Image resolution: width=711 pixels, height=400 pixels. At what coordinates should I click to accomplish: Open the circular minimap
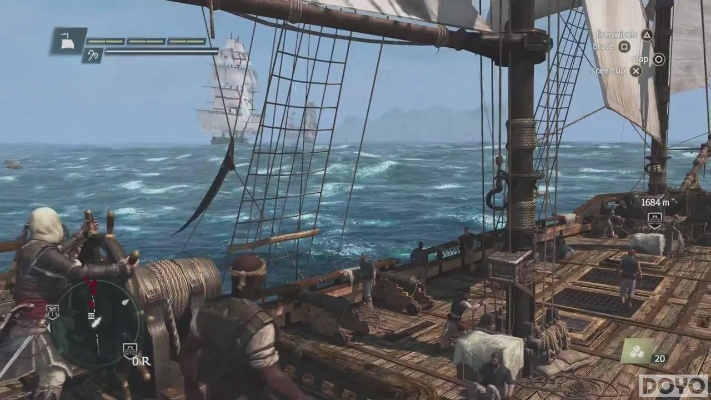tap(95, 322)
